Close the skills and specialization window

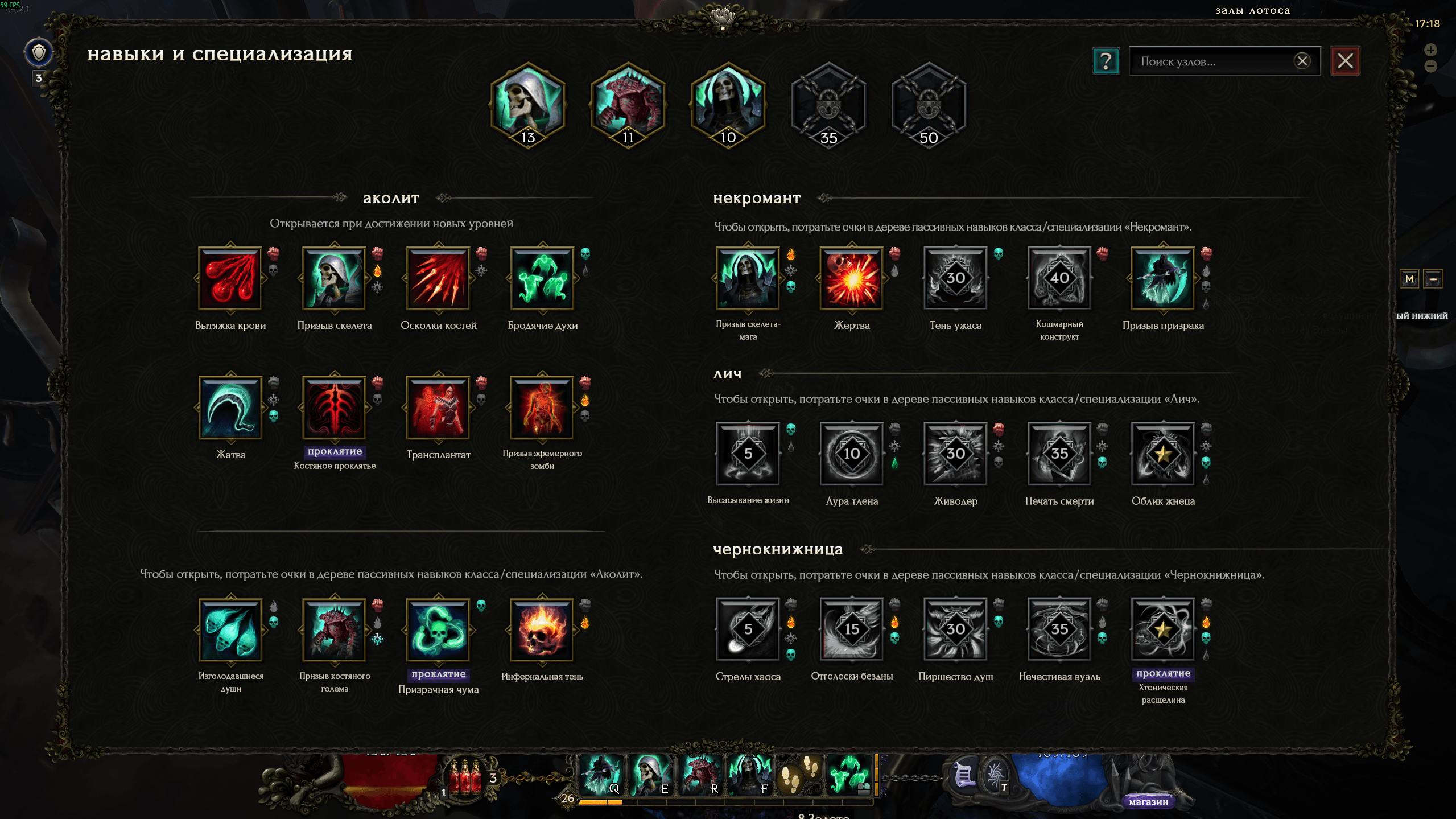click(x=1345, y=61)
